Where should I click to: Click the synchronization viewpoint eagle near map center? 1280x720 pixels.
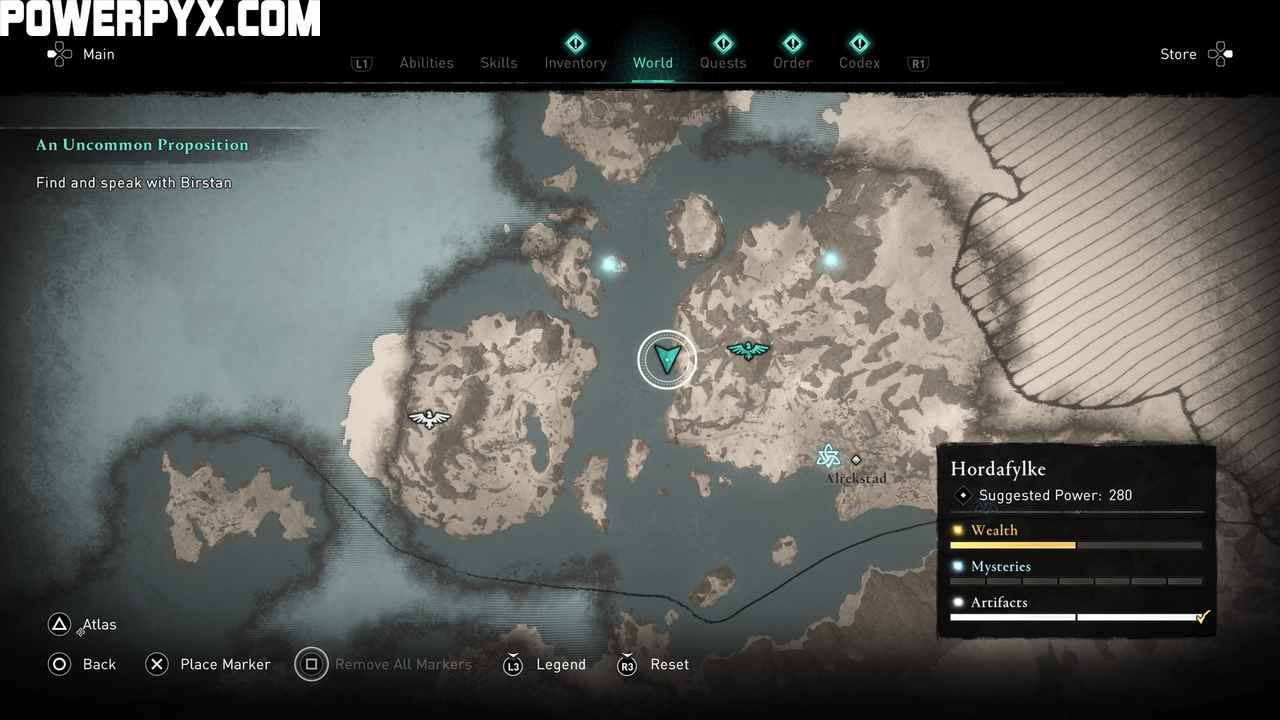(x=749, y=349)
